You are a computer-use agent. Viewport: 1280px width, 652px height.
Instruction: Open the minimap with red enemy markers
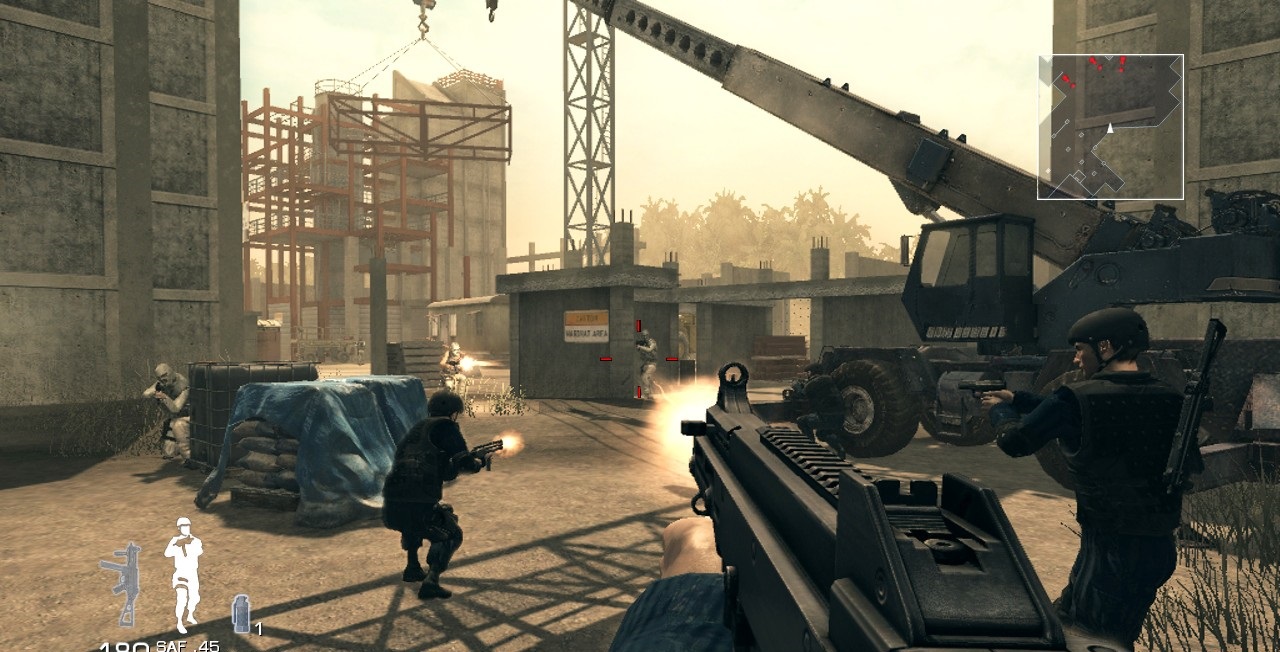[1110, 127]
